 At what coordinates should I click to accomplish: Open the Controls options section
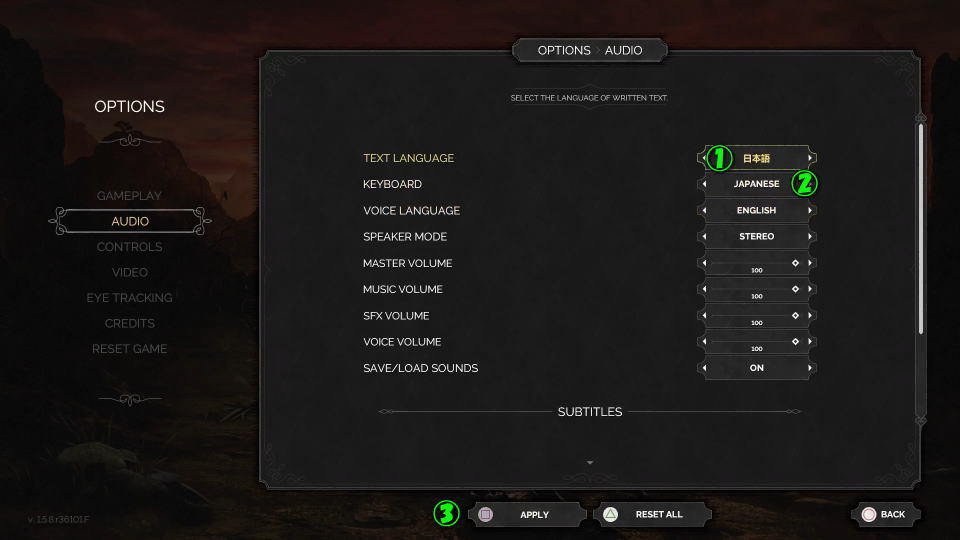[x=129, y=247]
